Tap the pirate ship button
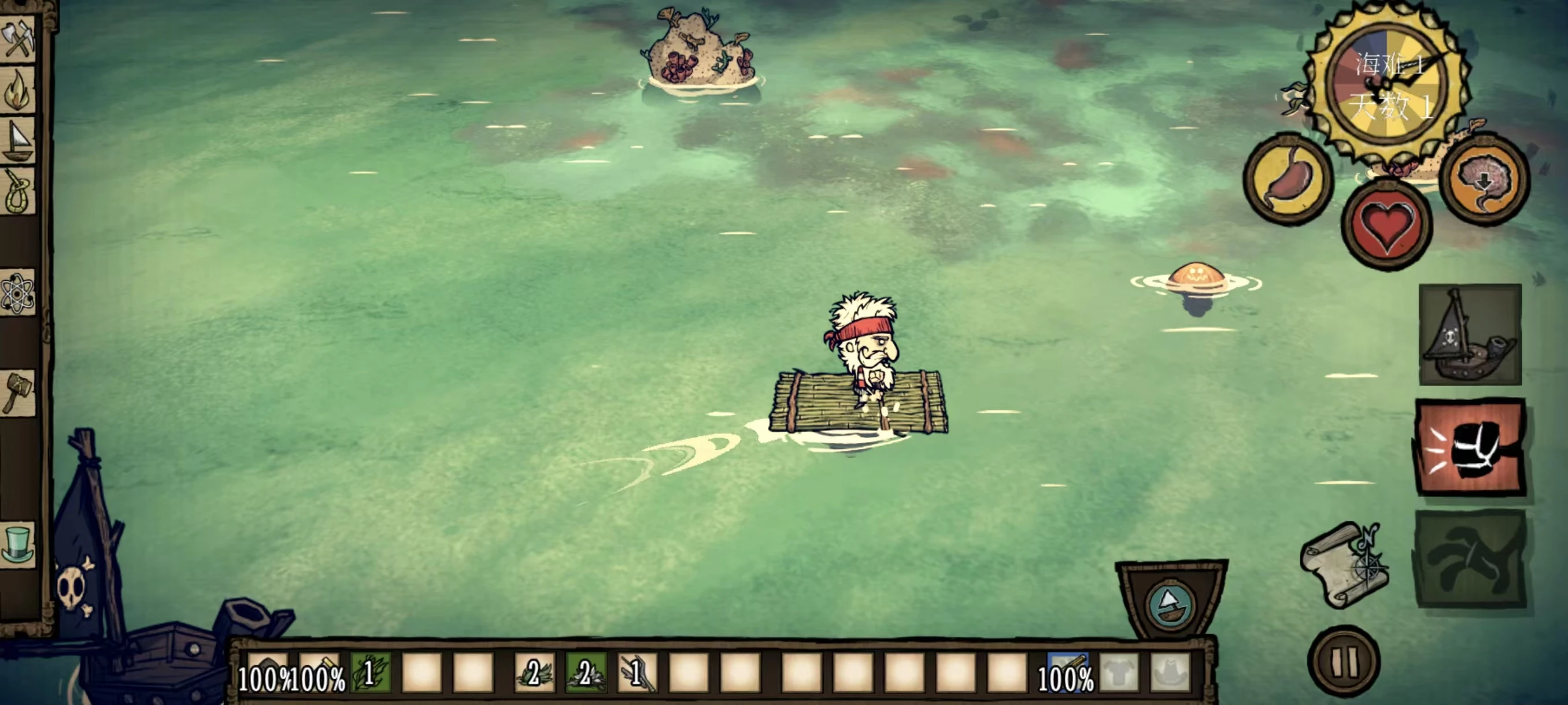 [1470, 335]
